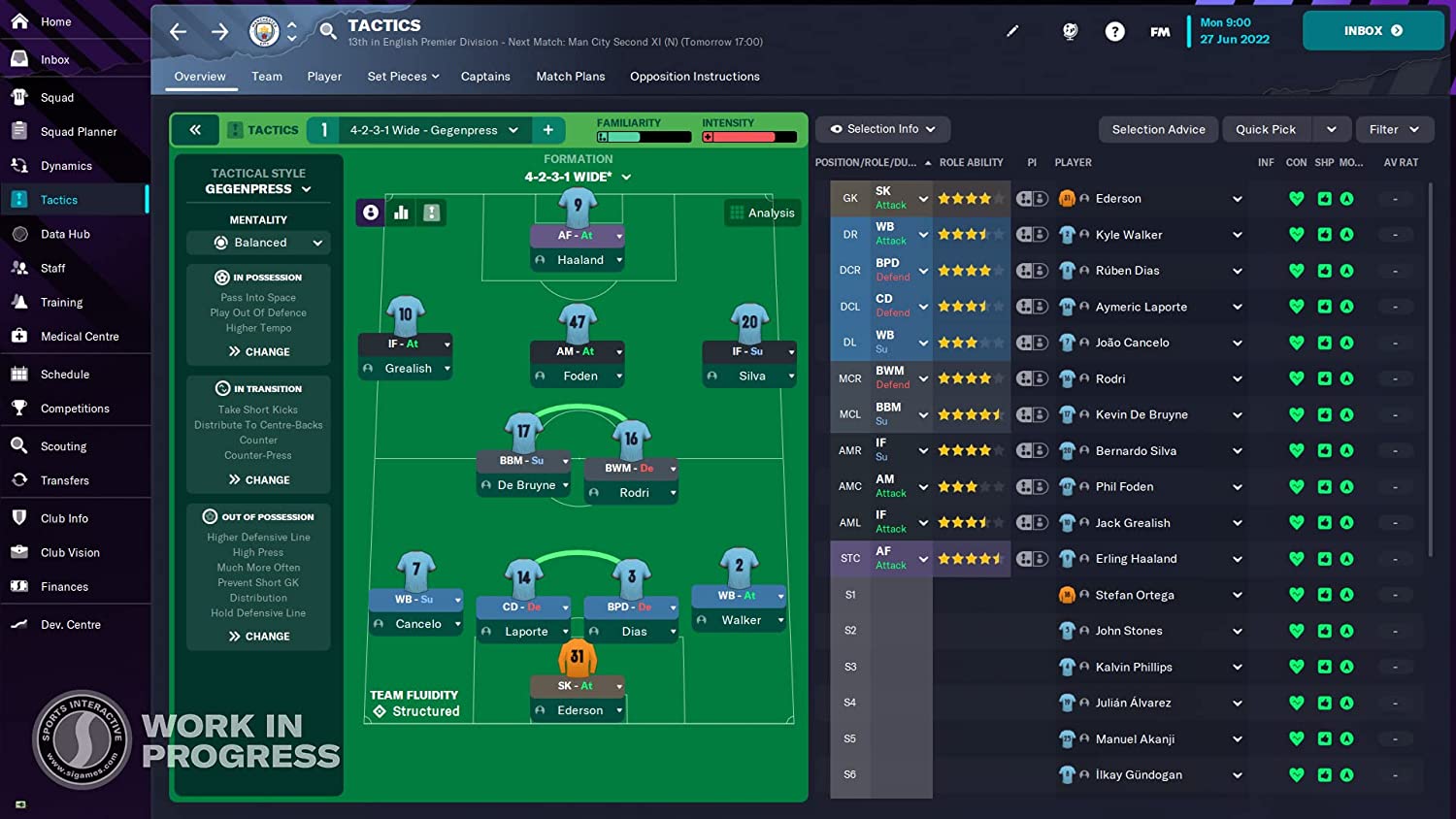This screenshot has height=819, width=1456.
Task: Click the Intensity bar at the top
Action: [748, 136]
